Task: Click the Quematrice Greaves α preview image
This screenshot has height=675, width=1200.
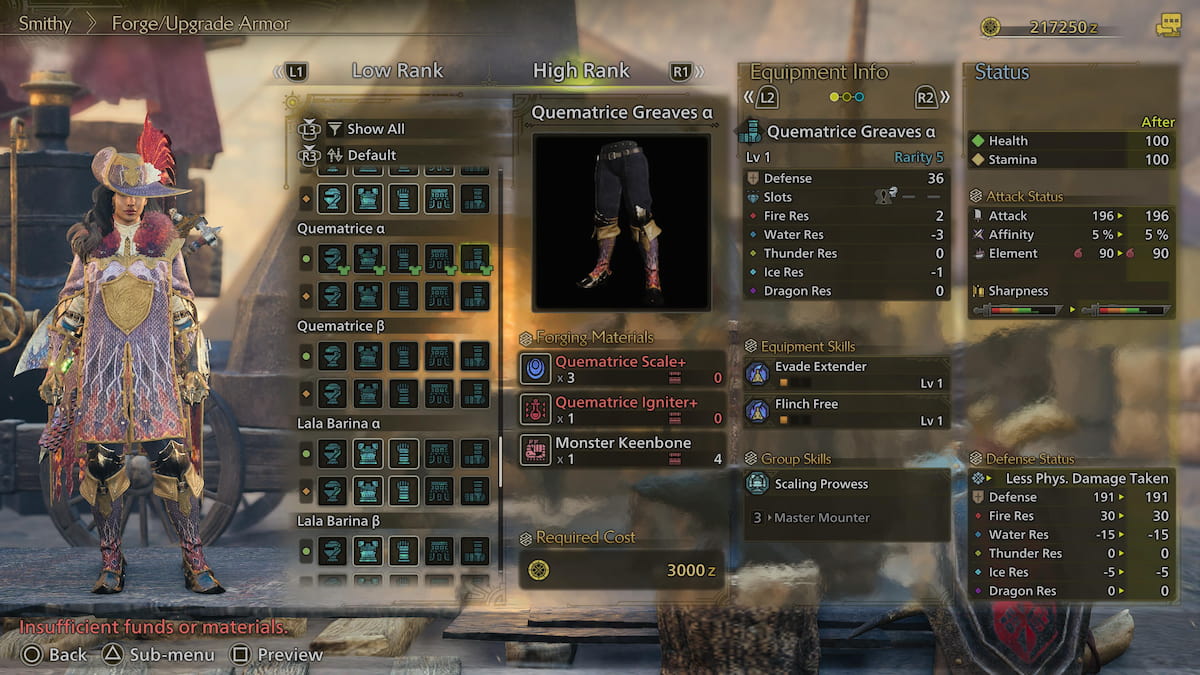Action: click(621, 222)
